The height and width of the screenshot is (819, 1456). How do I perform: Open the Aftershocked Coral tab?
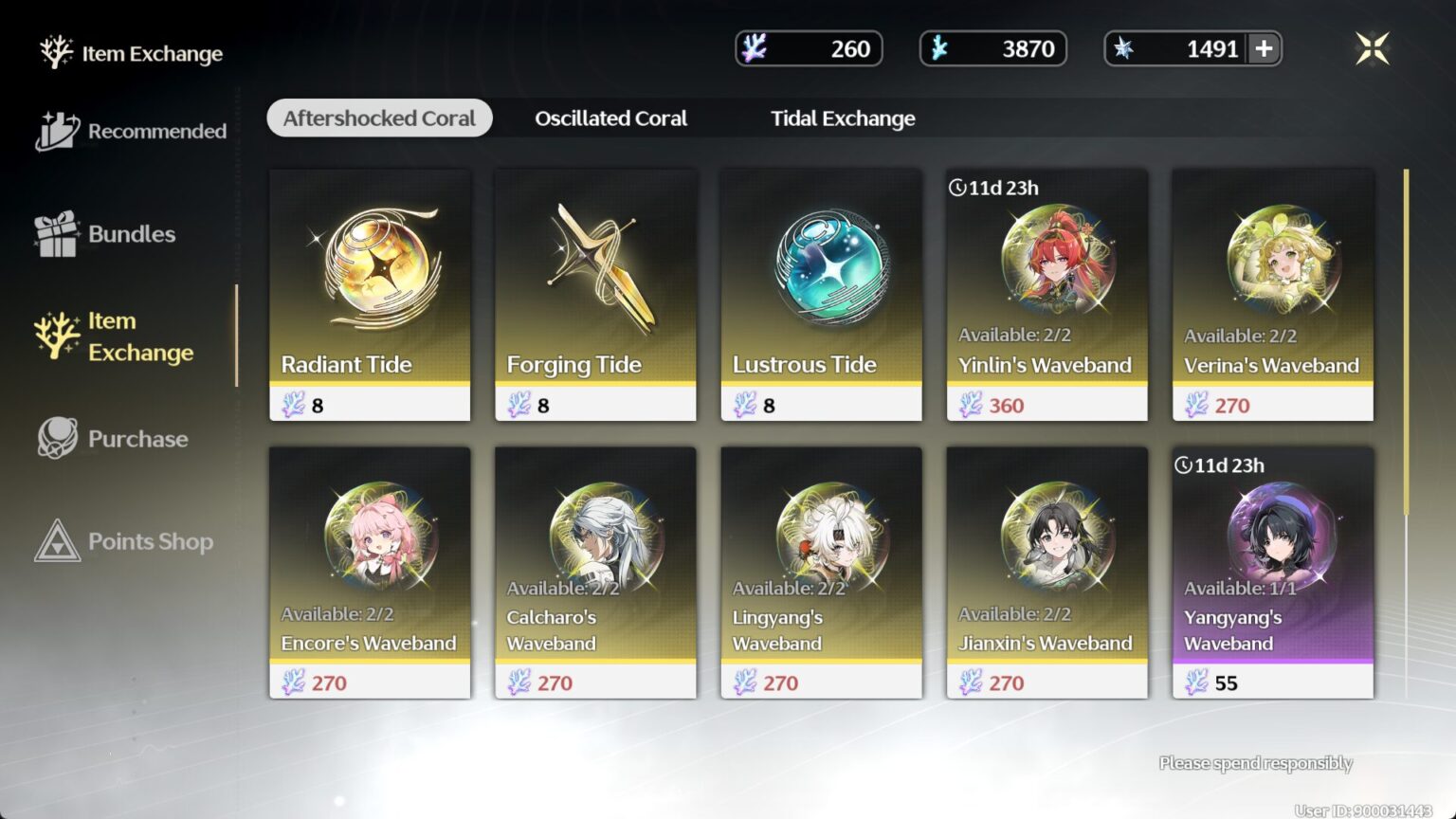pos(378,118)
